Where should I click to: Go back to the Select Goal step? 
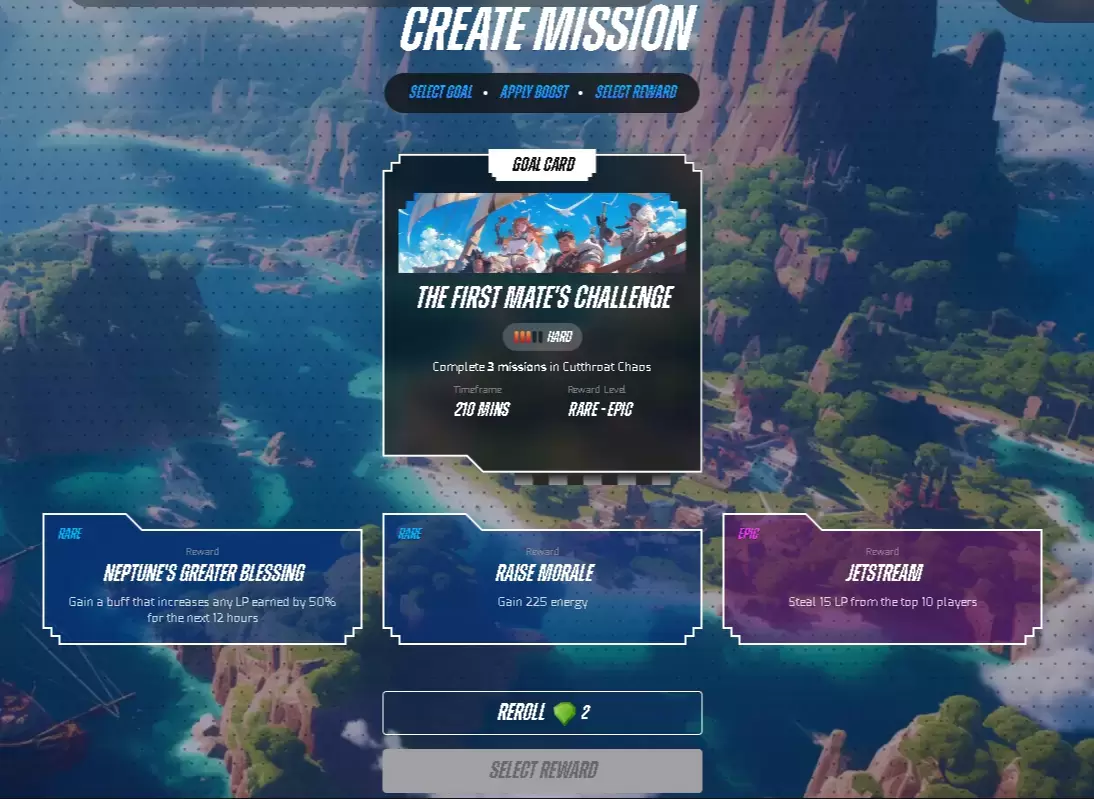click(x=441, y=92)
